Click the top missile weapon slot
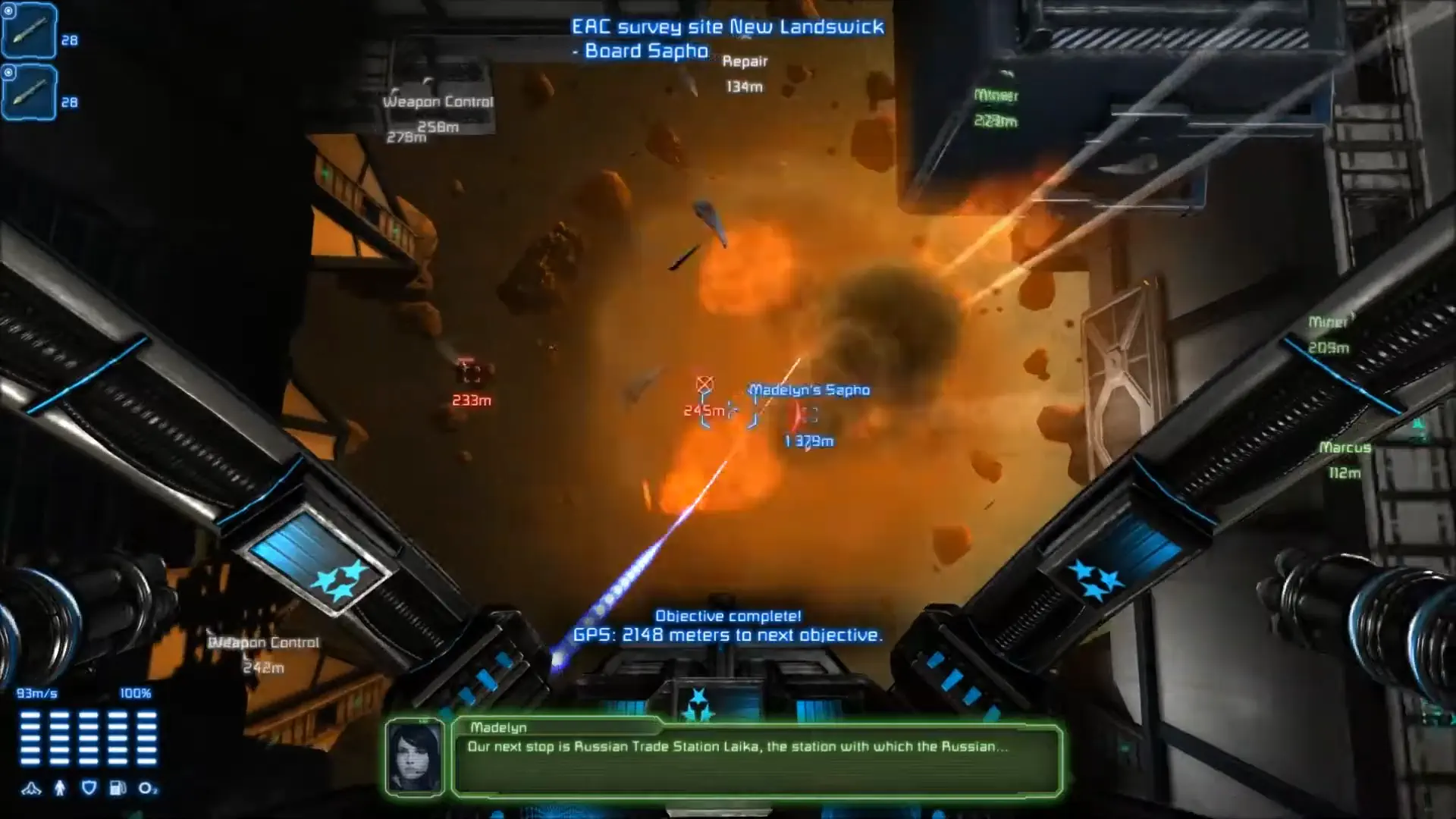The image size is (1456, 819). [x=29, y=32]
